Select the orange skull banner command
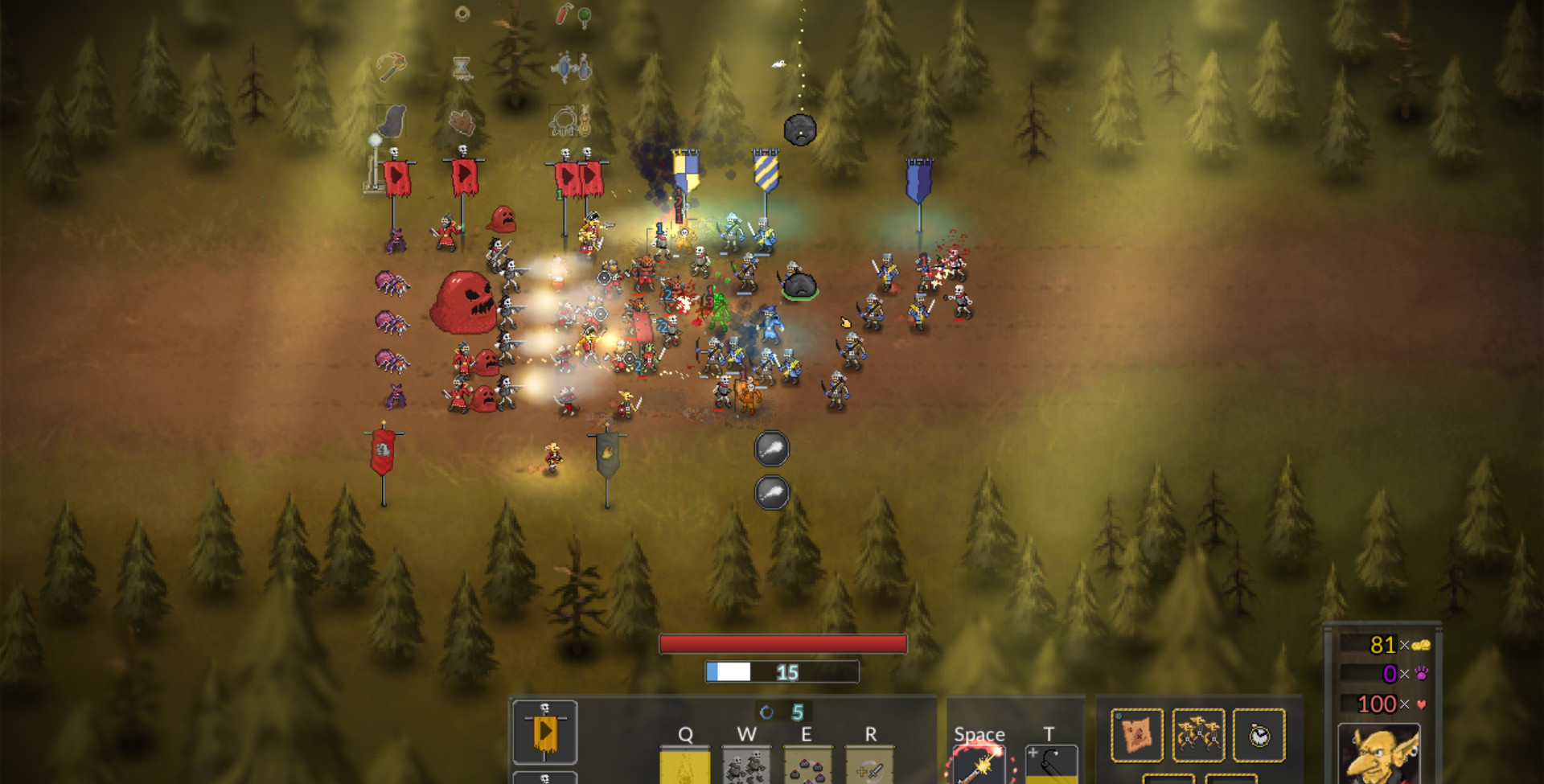Image resolution: width=1544 pixels, height=784 pixels. pyautogui.click(x=544, y=732)
